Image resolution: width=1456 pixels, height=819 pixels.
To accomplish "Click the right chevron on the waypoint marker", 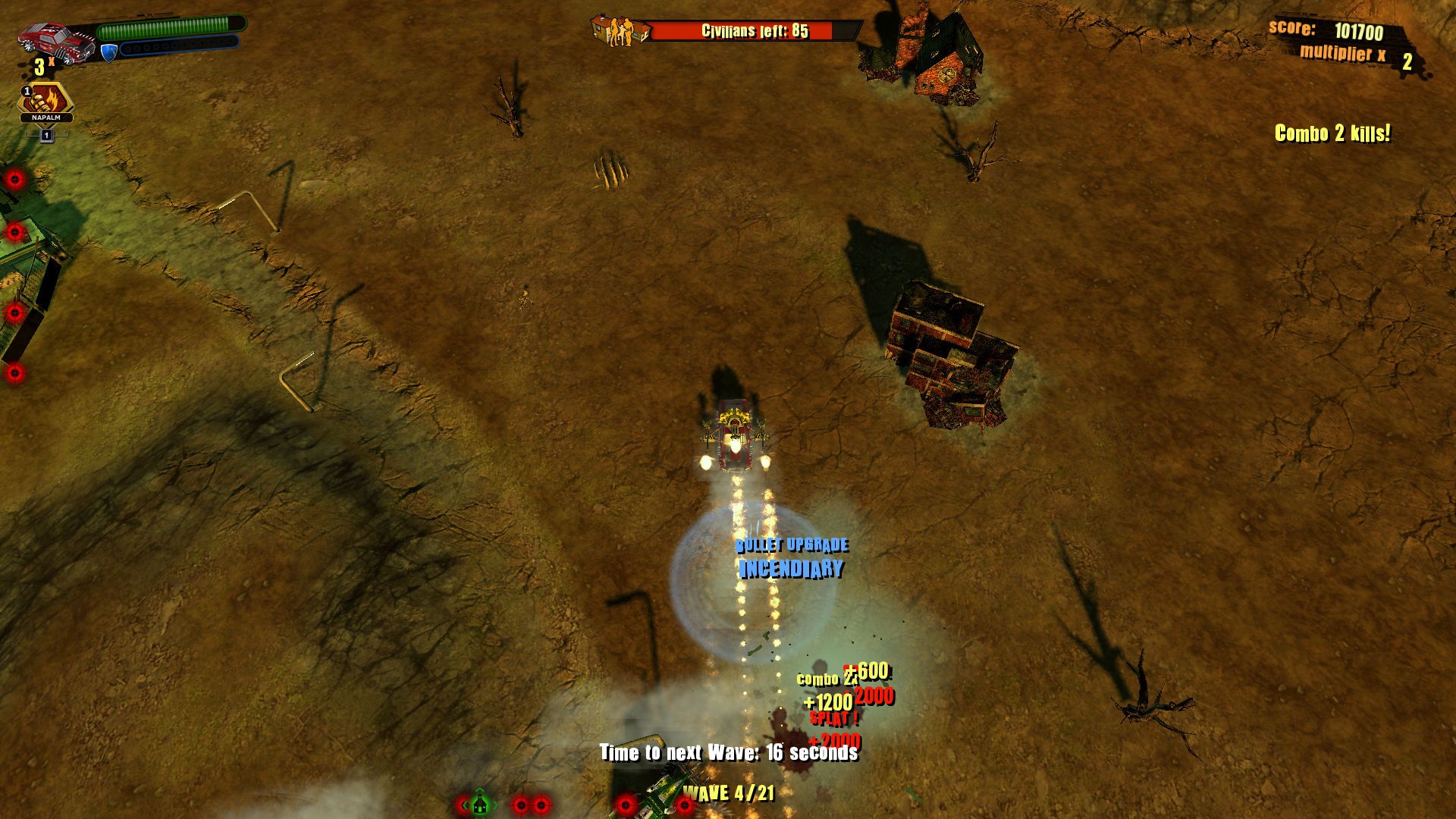I will [494, 805].
